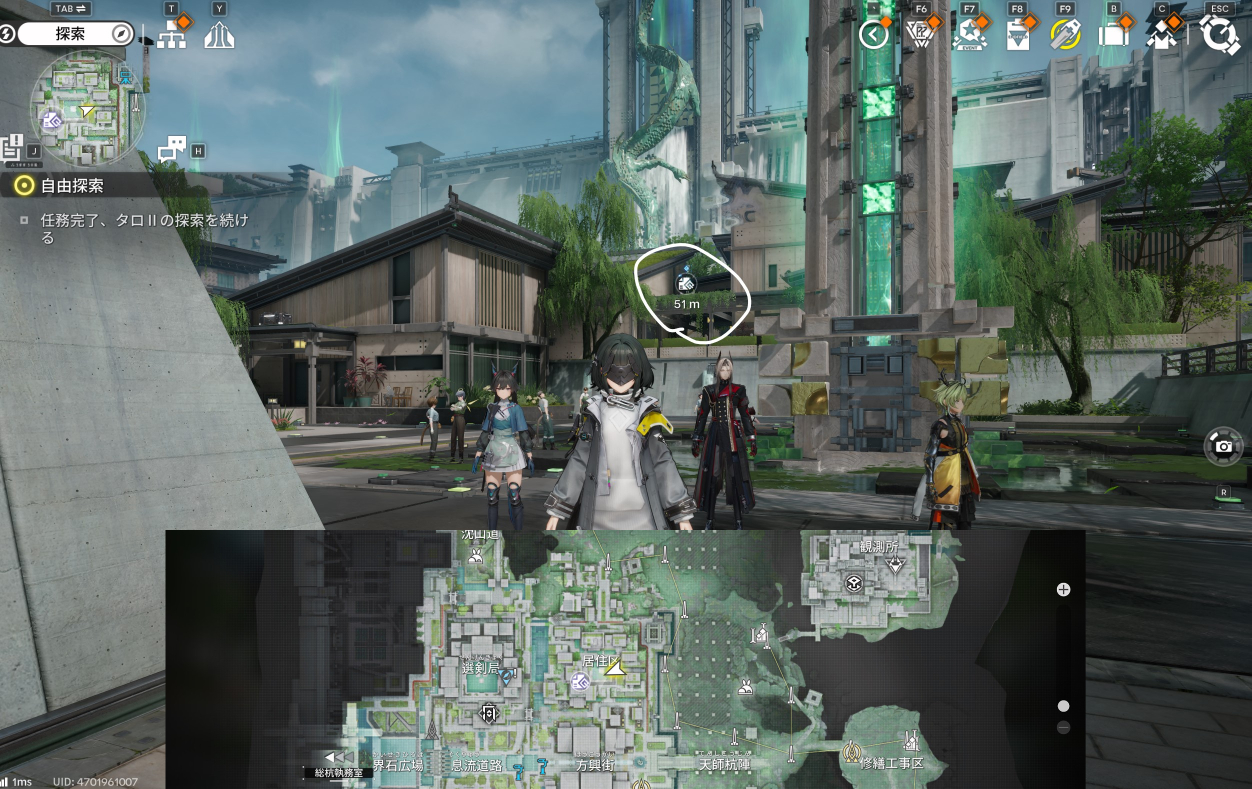Open the backpack inventory

[x=1113, y=35]
